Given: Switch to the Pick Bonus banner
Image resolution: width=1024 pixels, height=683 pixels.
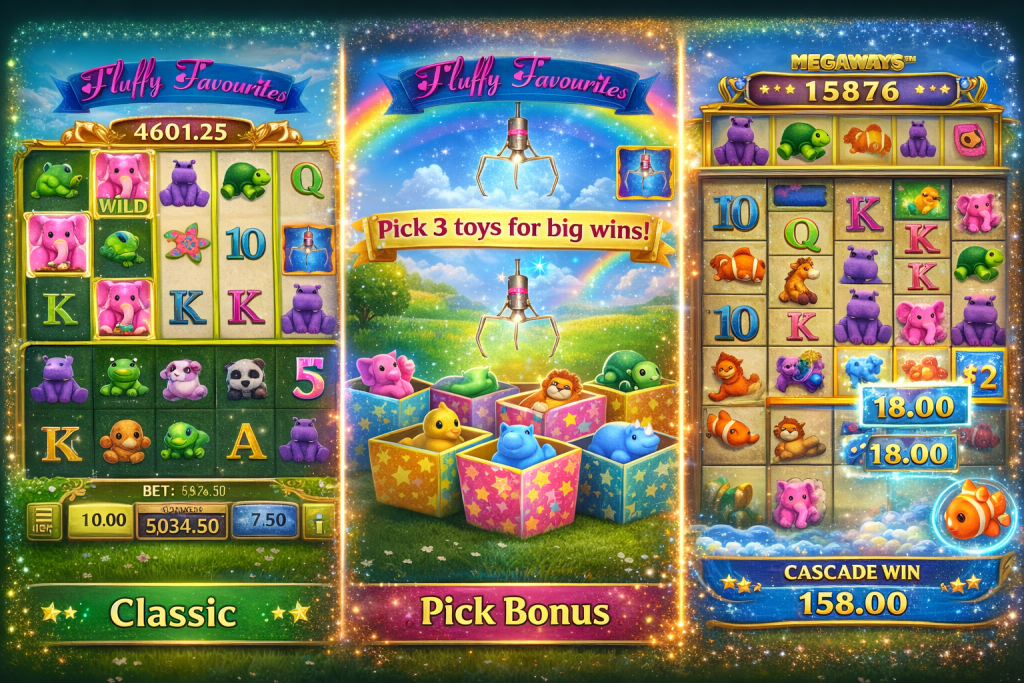Looking at the screenshot, I should (515, 611).
